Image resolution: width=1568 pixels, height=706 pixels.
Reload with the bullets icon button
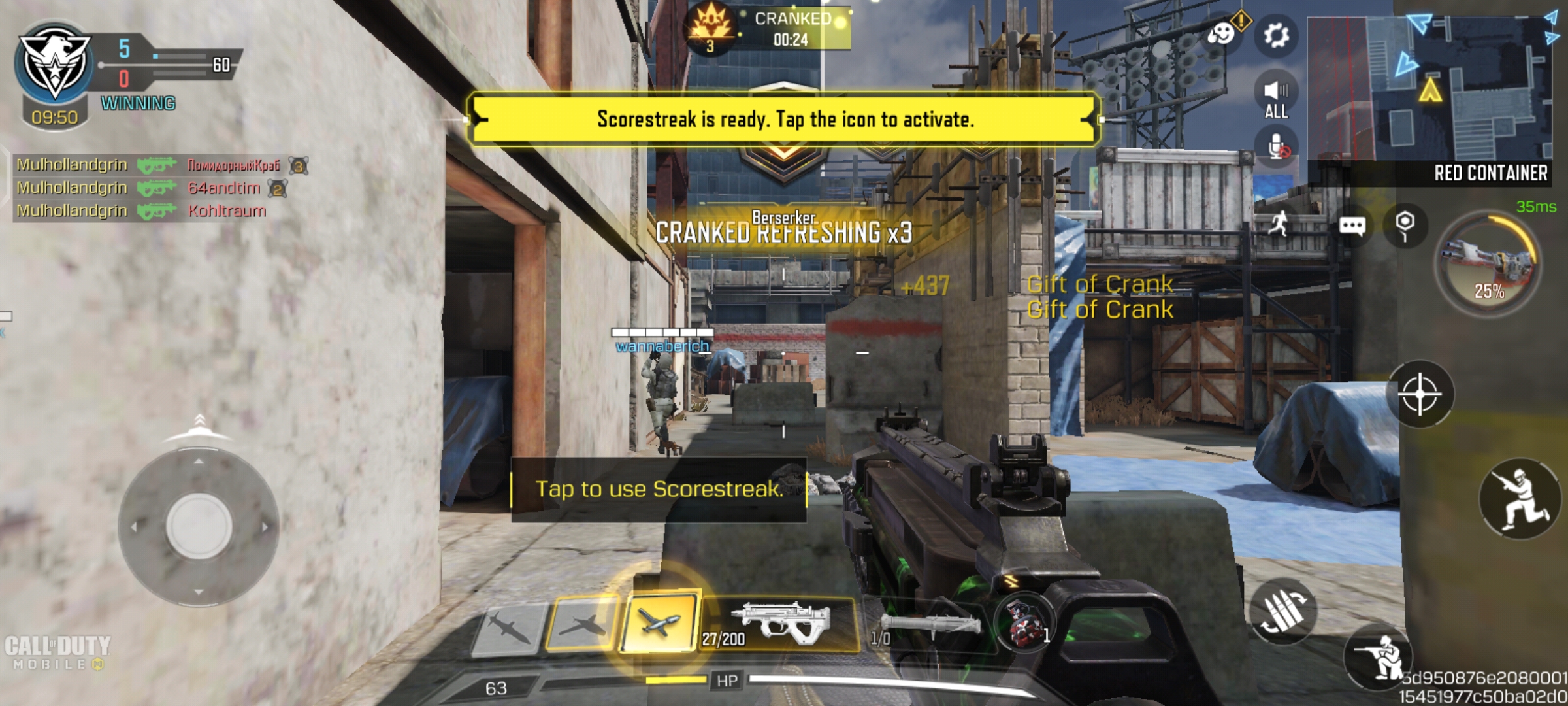click(1283, 611)
